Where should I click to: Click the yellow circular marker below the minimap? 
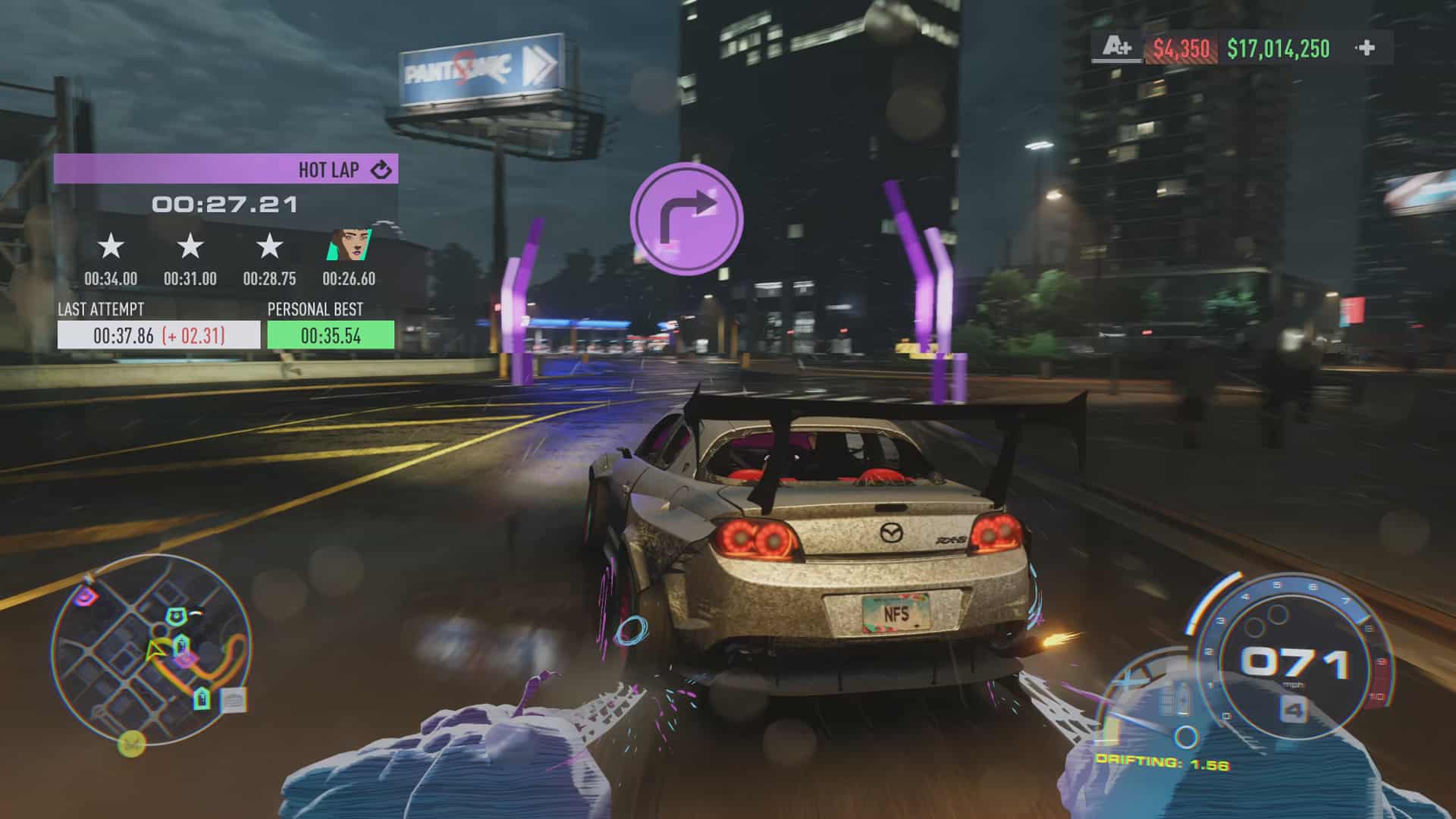[x=131, y=742]
